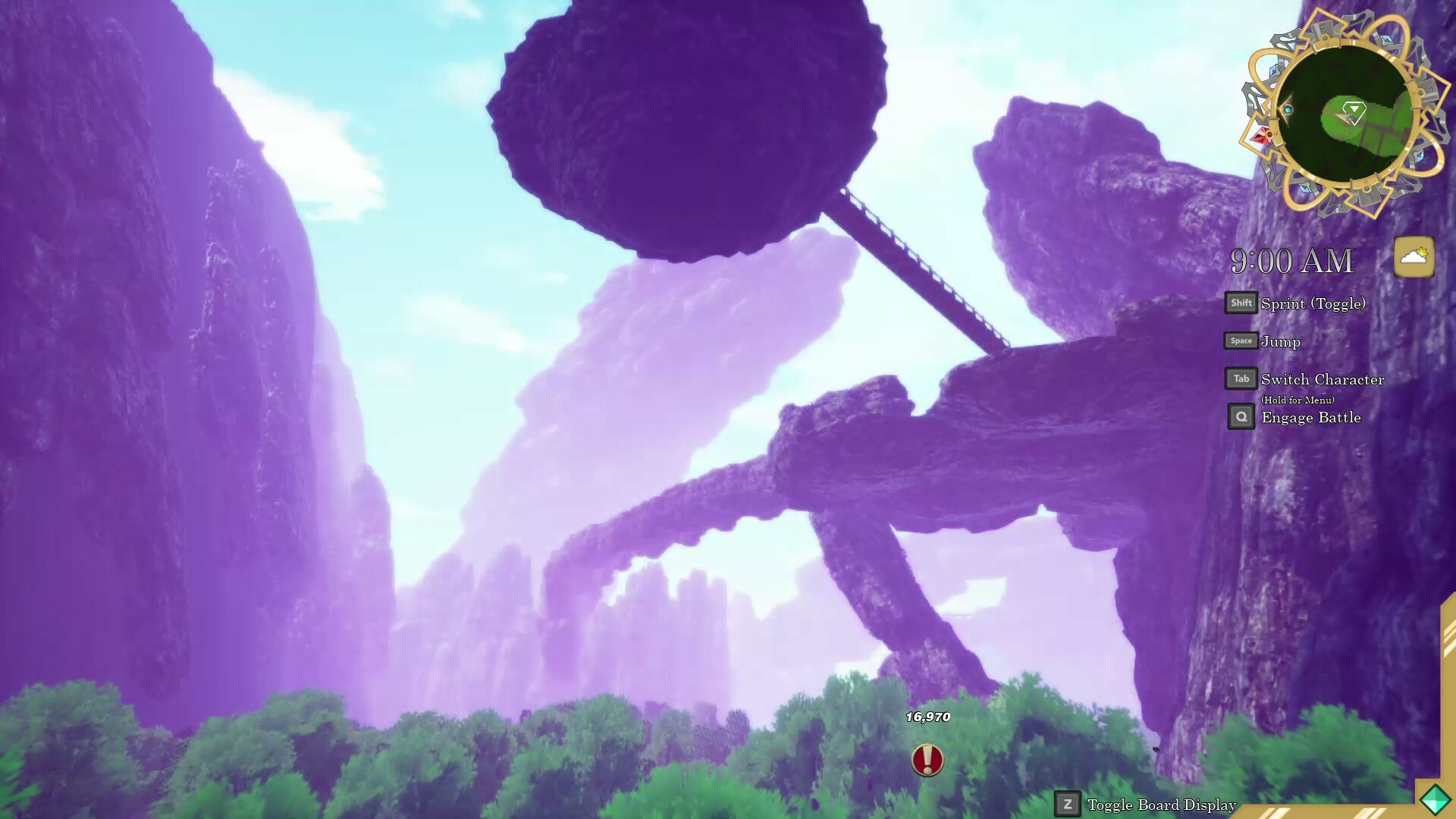
Task: Click the red exclamation alert marker above the trees
Action: coord(927,761)
